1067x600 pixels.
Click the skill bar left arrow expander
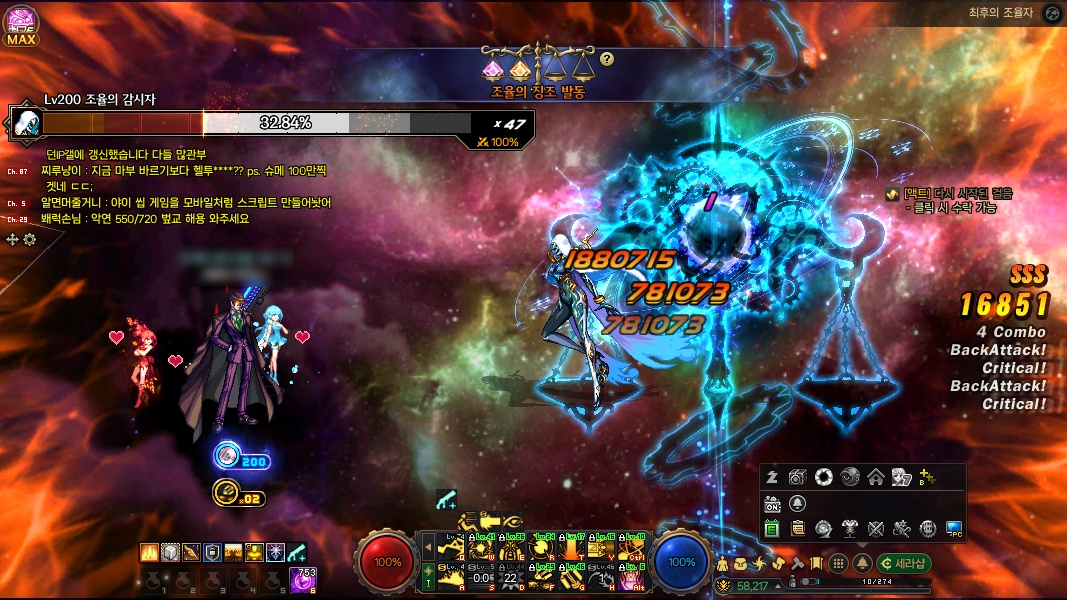pos(428,549)
